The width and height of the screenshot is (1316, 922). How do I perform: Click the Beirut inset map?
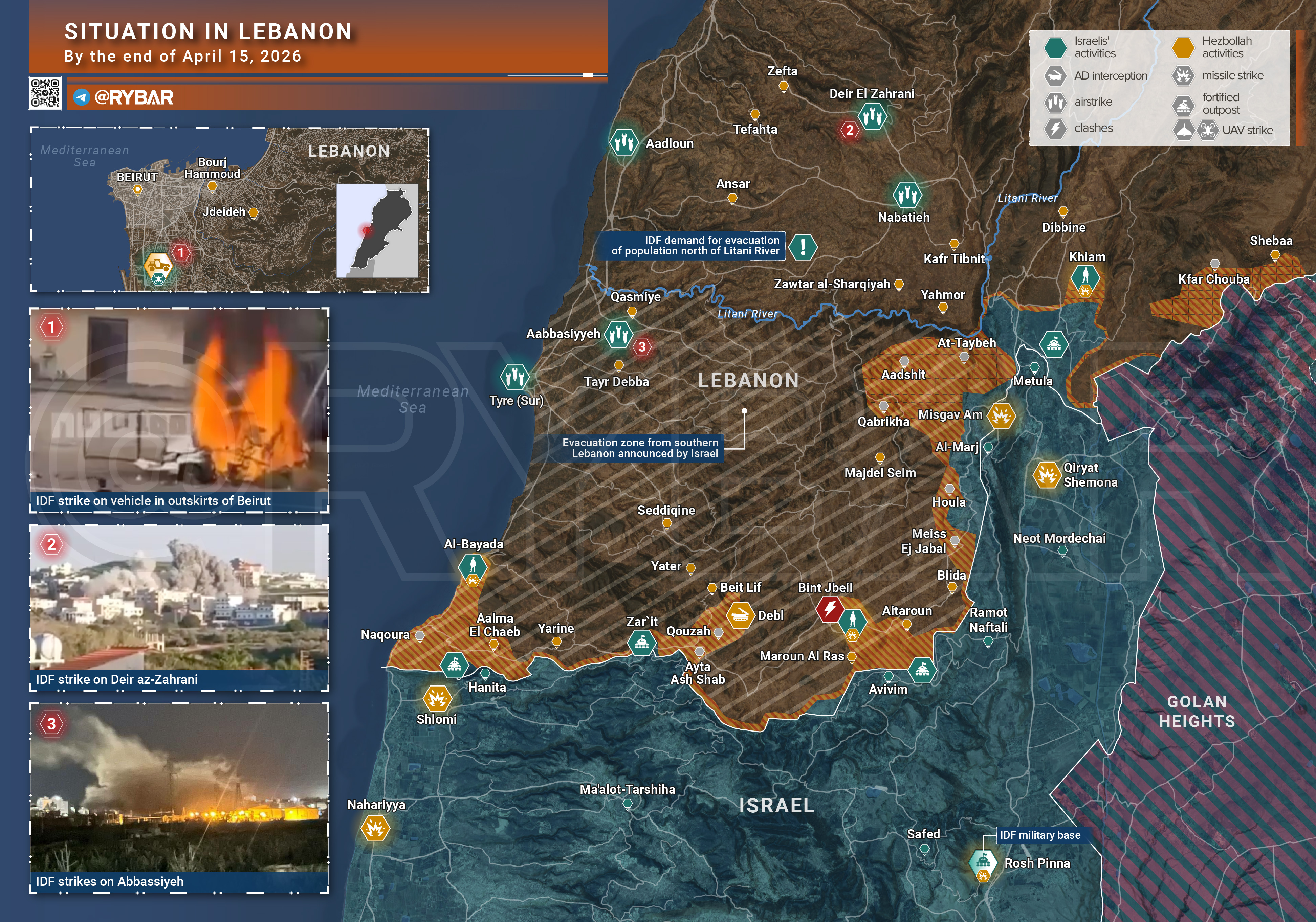[x=229, y=210]
